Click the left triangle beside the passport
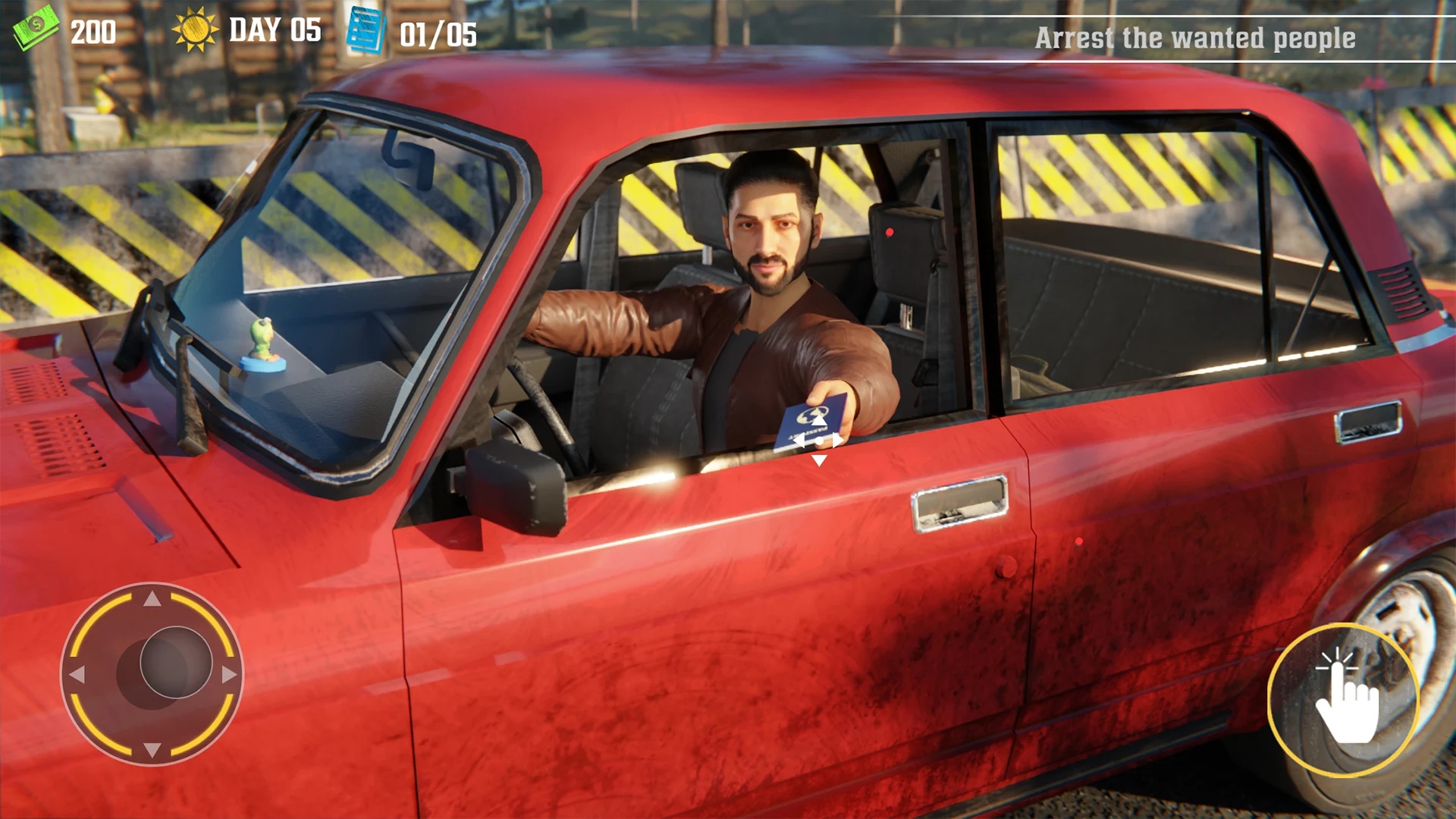 (799, 440)
